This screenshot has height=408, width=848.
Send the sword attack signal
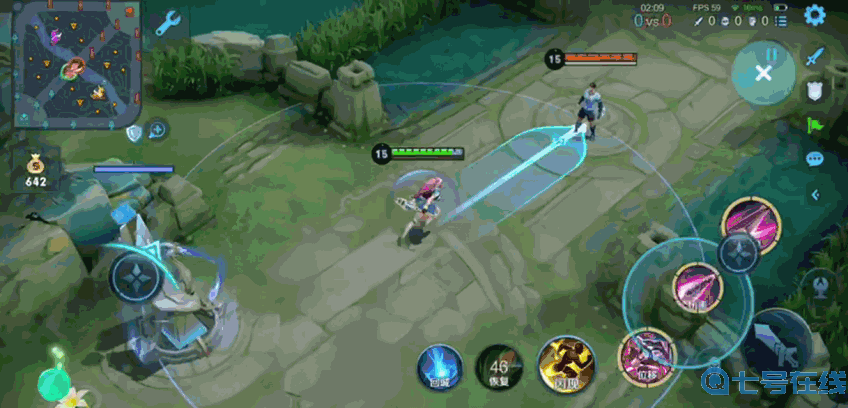(815, 57)
